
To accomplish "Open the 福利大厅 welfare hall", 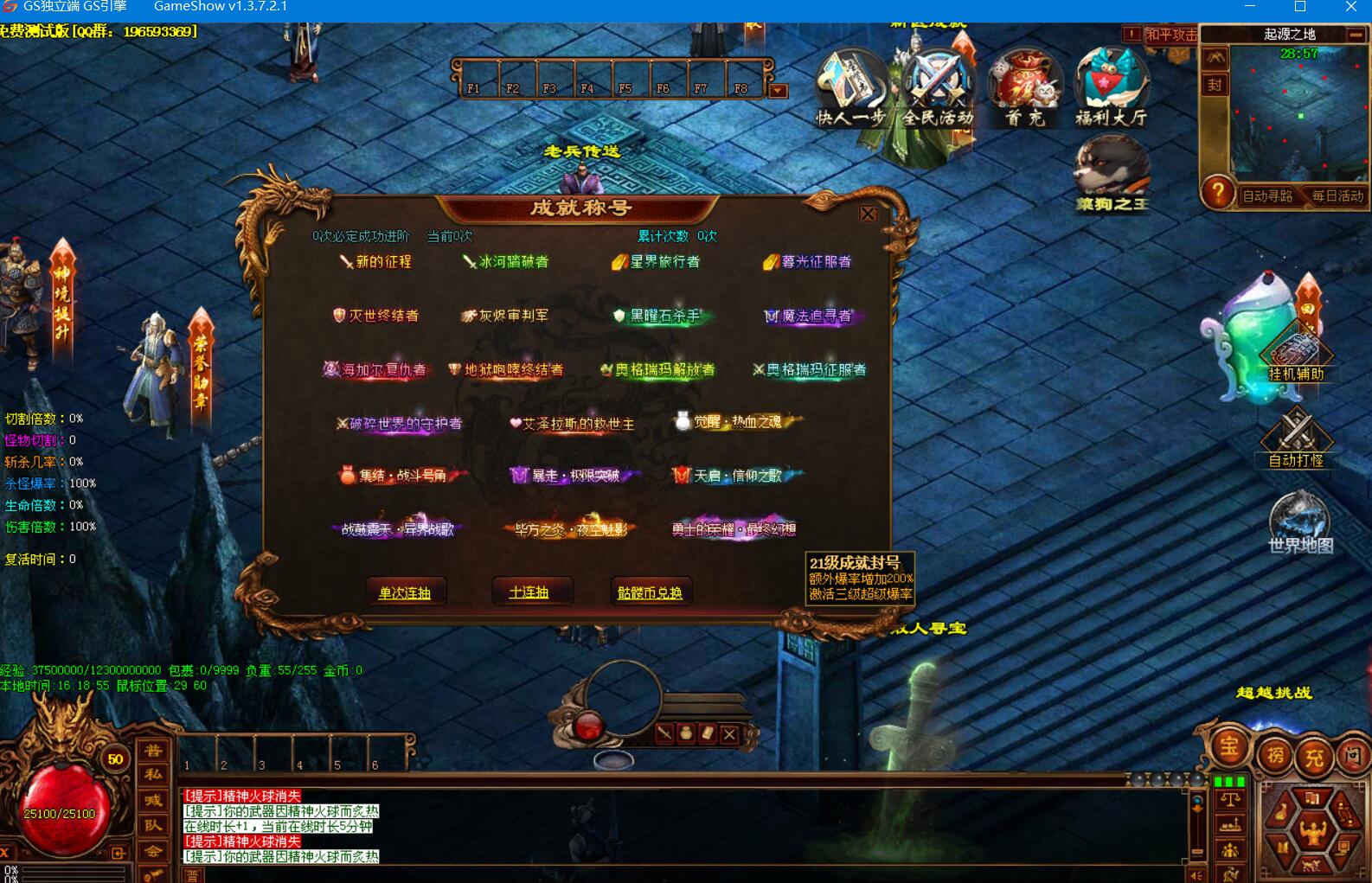I will (1111, 88).
